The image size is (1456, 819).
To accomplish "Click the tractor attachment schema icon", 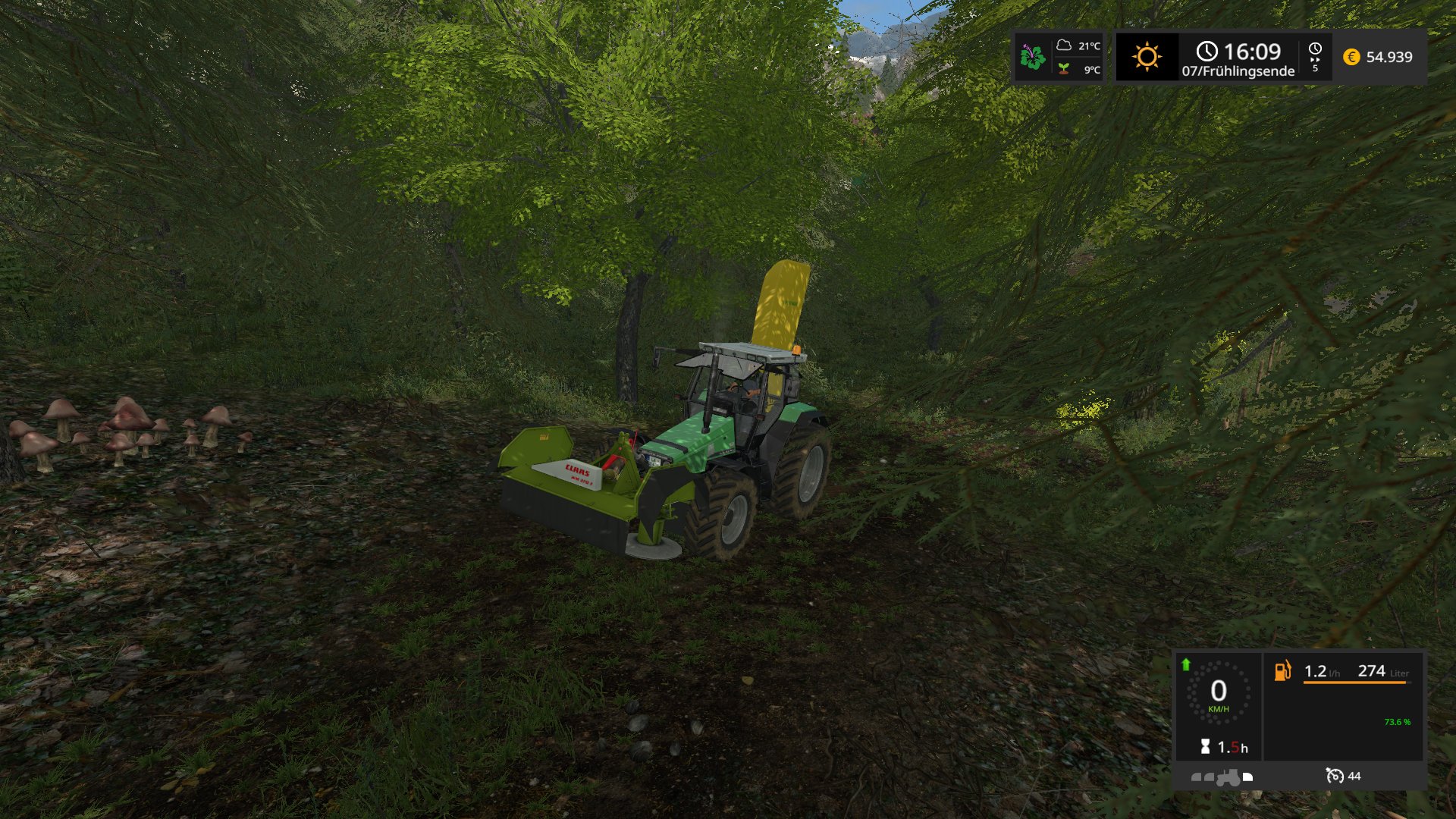I will [x=1222, y=777].
